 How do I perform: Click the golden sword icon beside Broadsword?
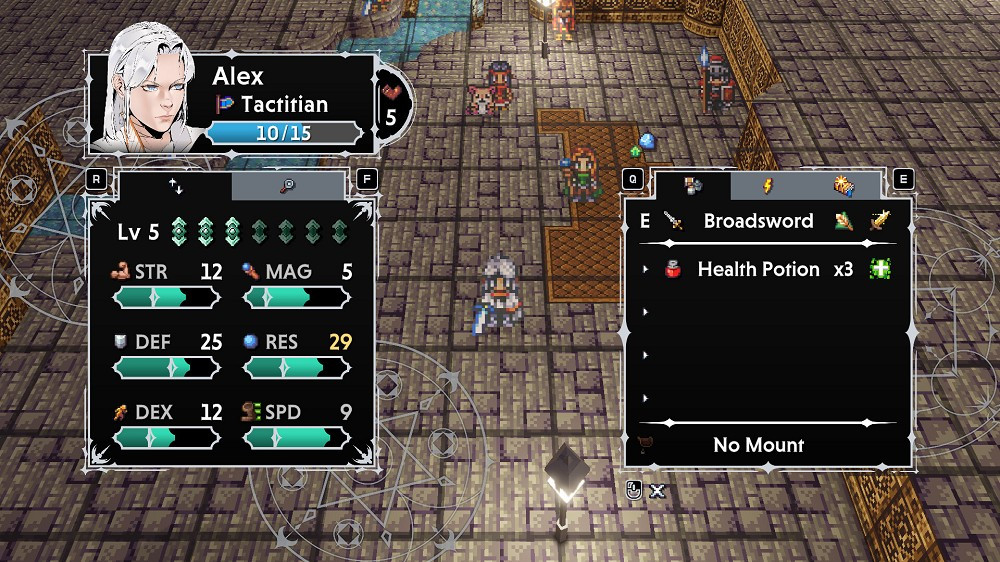coord(879,221)
